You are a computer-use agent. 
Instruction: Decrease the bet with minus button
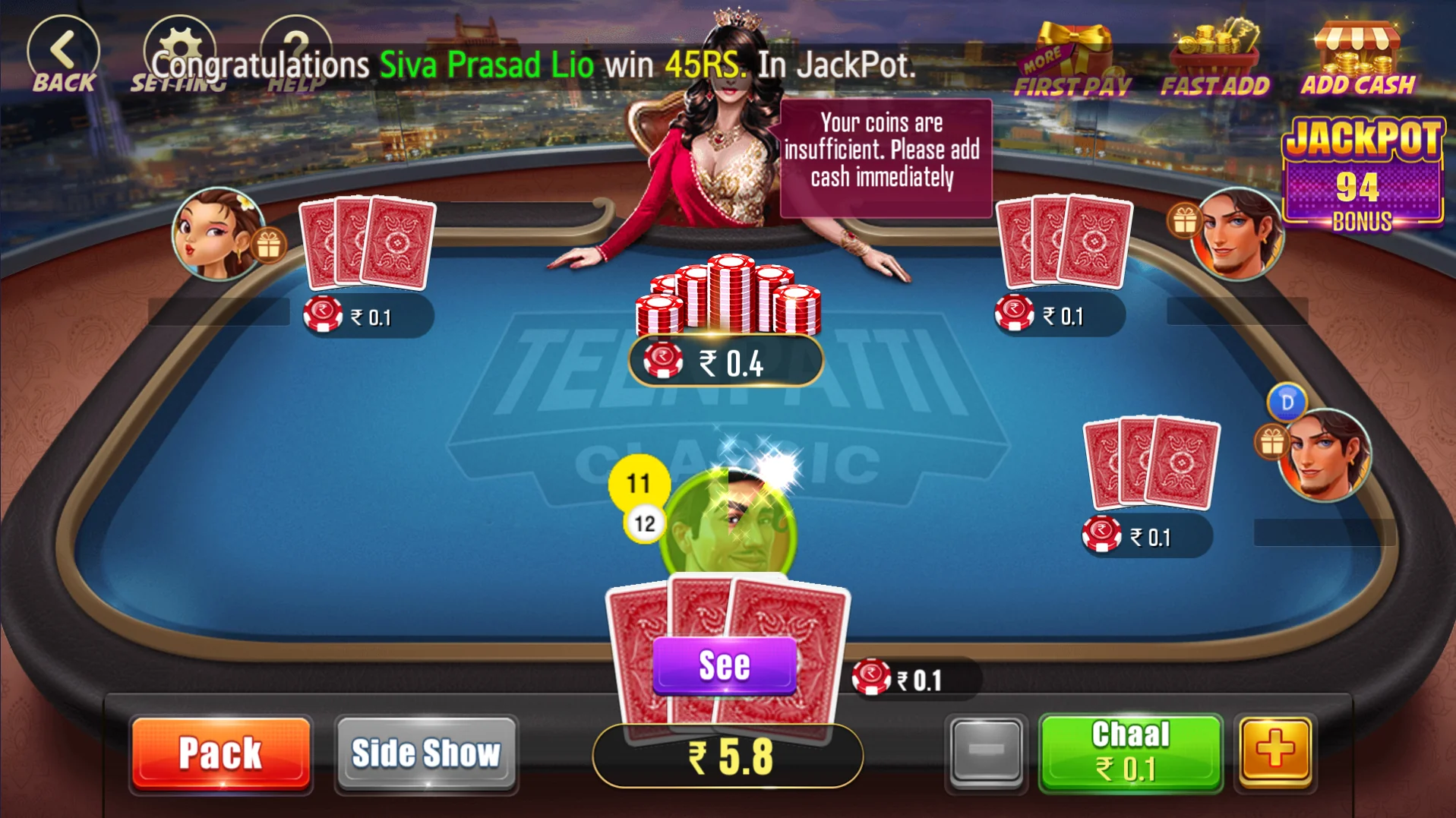[986, 752]
